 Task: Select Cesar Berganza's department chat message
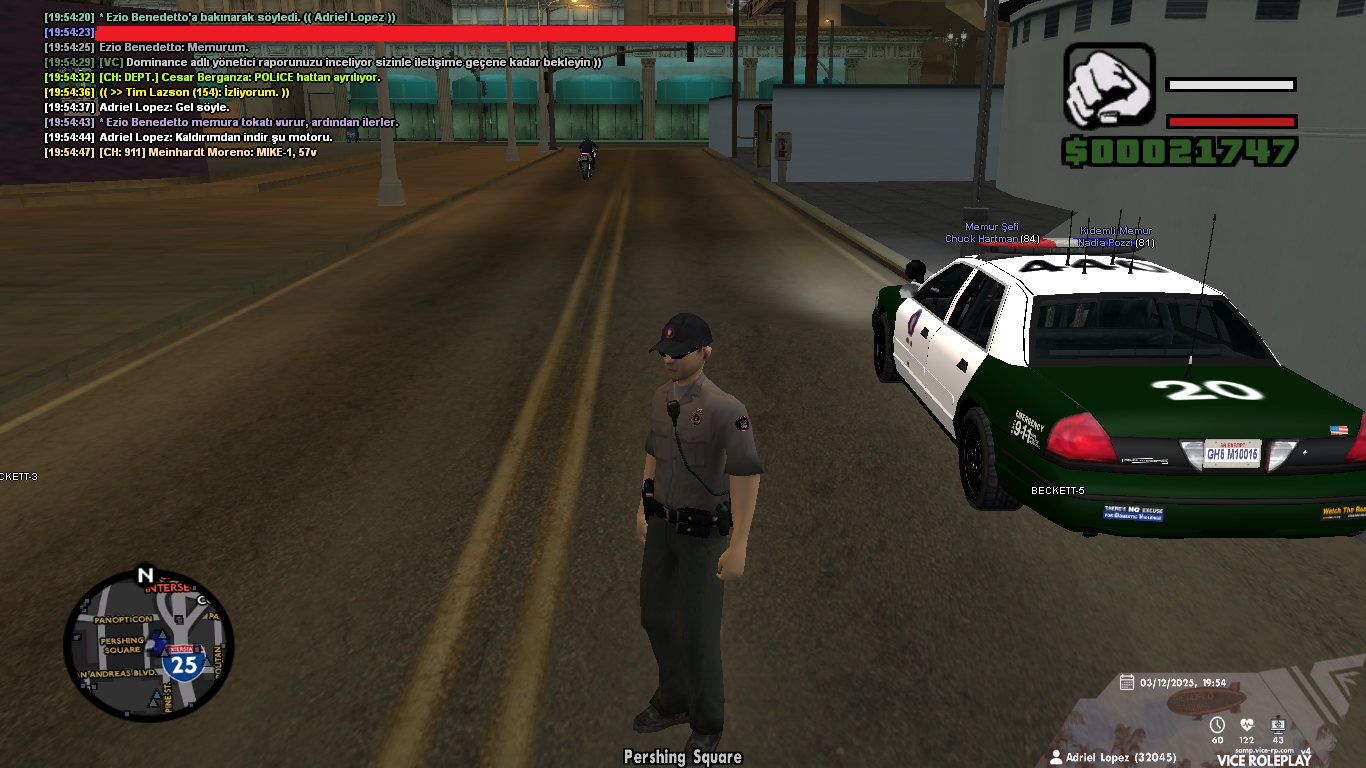click(238, 77)
